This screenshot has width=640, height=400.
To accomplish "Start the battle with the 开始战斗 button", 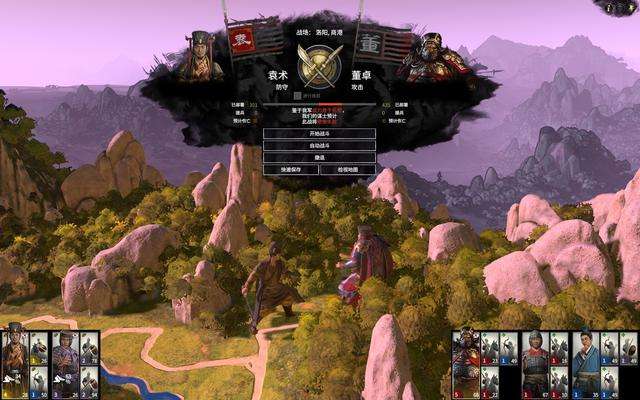I will tap(319, 133).
